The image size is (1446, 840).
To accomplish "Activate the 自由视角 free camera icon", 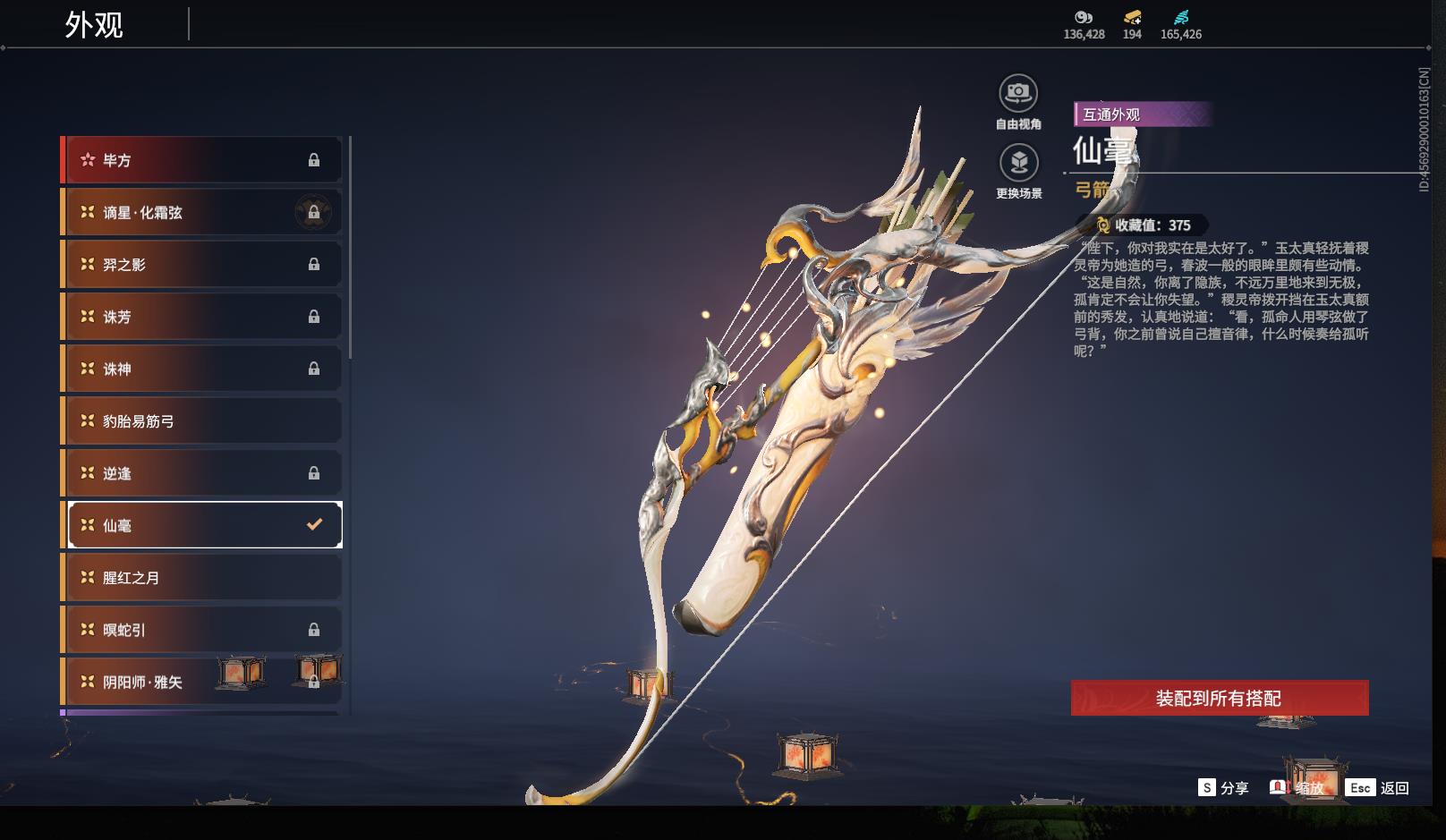I will coord(1018,94).
